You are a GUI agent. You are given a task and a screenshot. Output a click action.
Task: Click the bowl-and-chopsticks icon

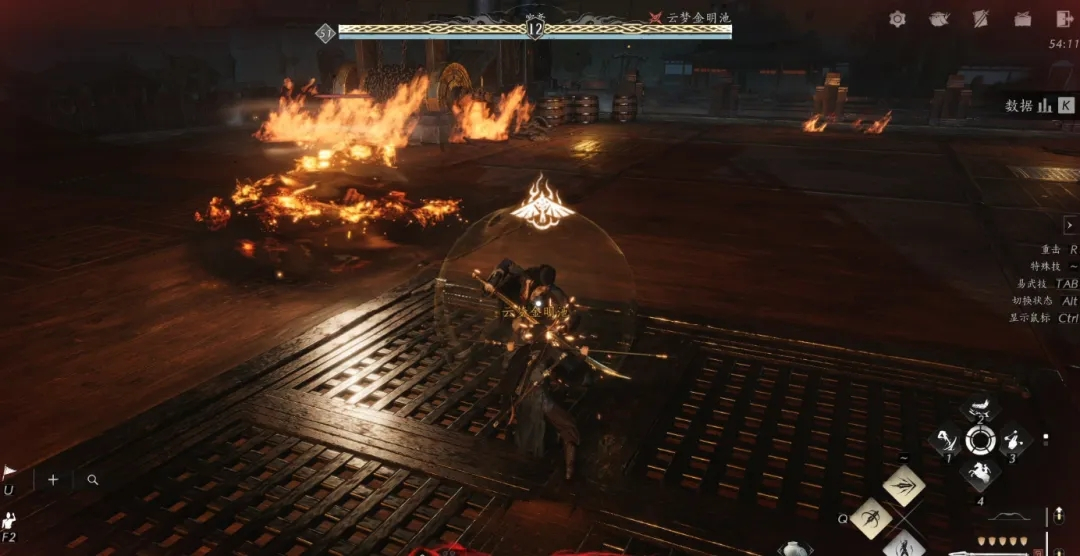coord(939,19)
